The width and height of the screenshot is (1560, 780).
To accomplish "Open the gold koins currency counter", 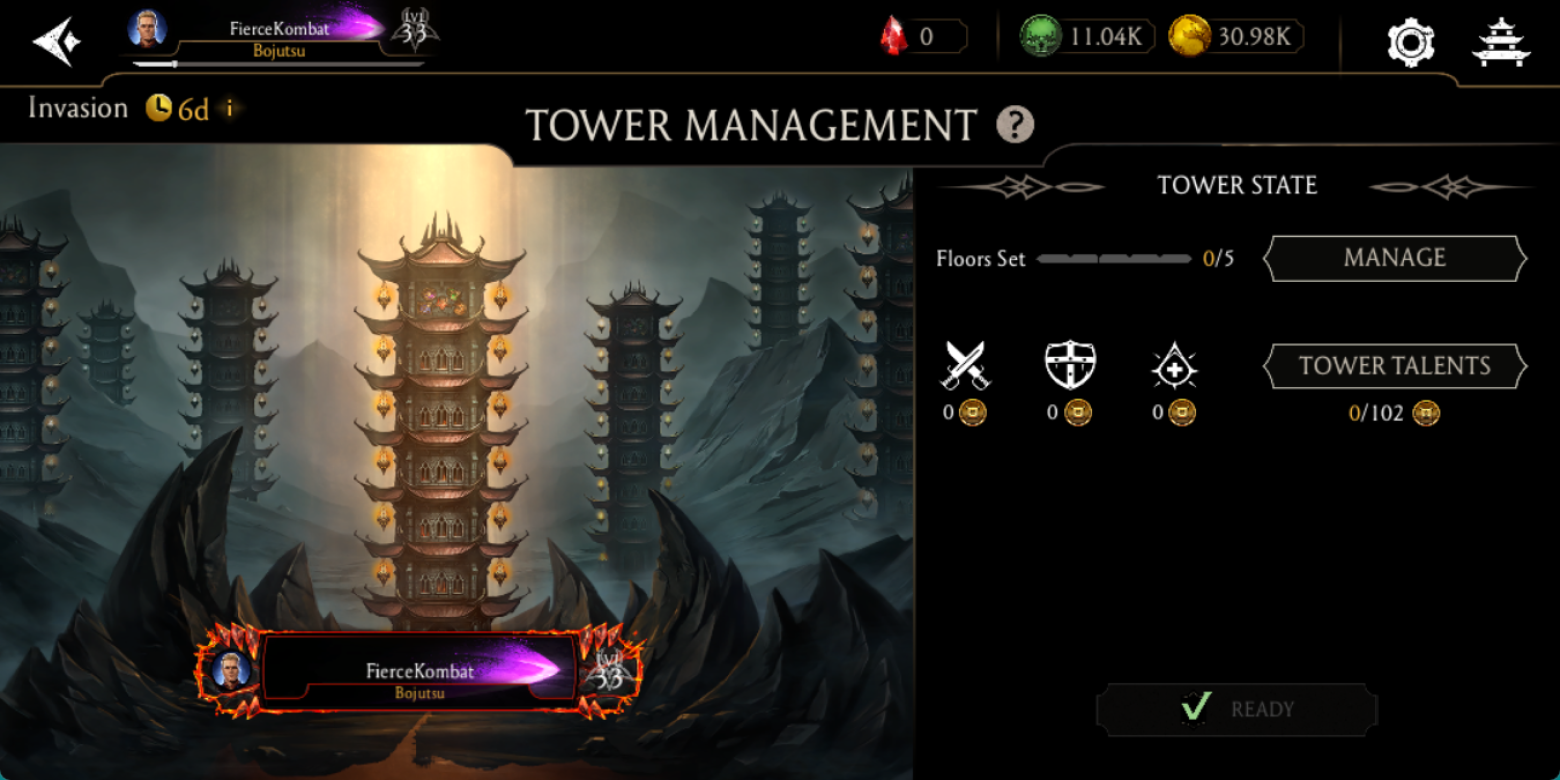I will (x=1235, y=37).
